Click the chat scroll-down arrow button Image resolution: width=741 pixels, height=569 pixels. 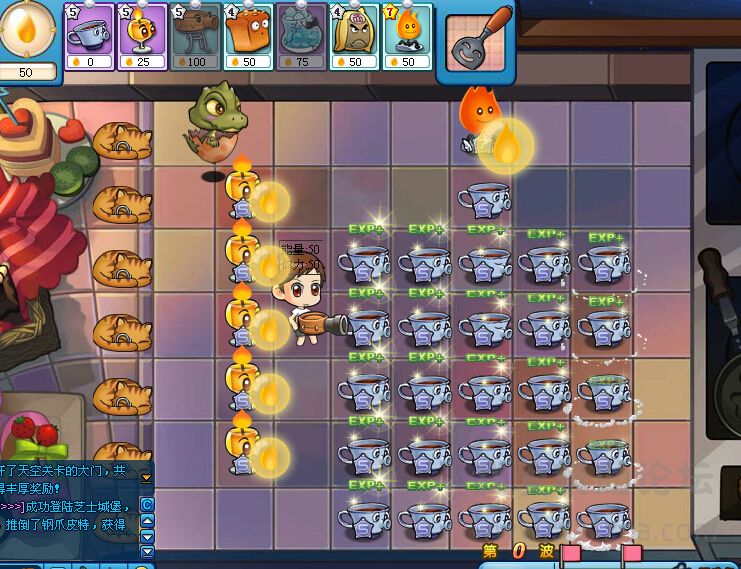click(x=147, y=536)
